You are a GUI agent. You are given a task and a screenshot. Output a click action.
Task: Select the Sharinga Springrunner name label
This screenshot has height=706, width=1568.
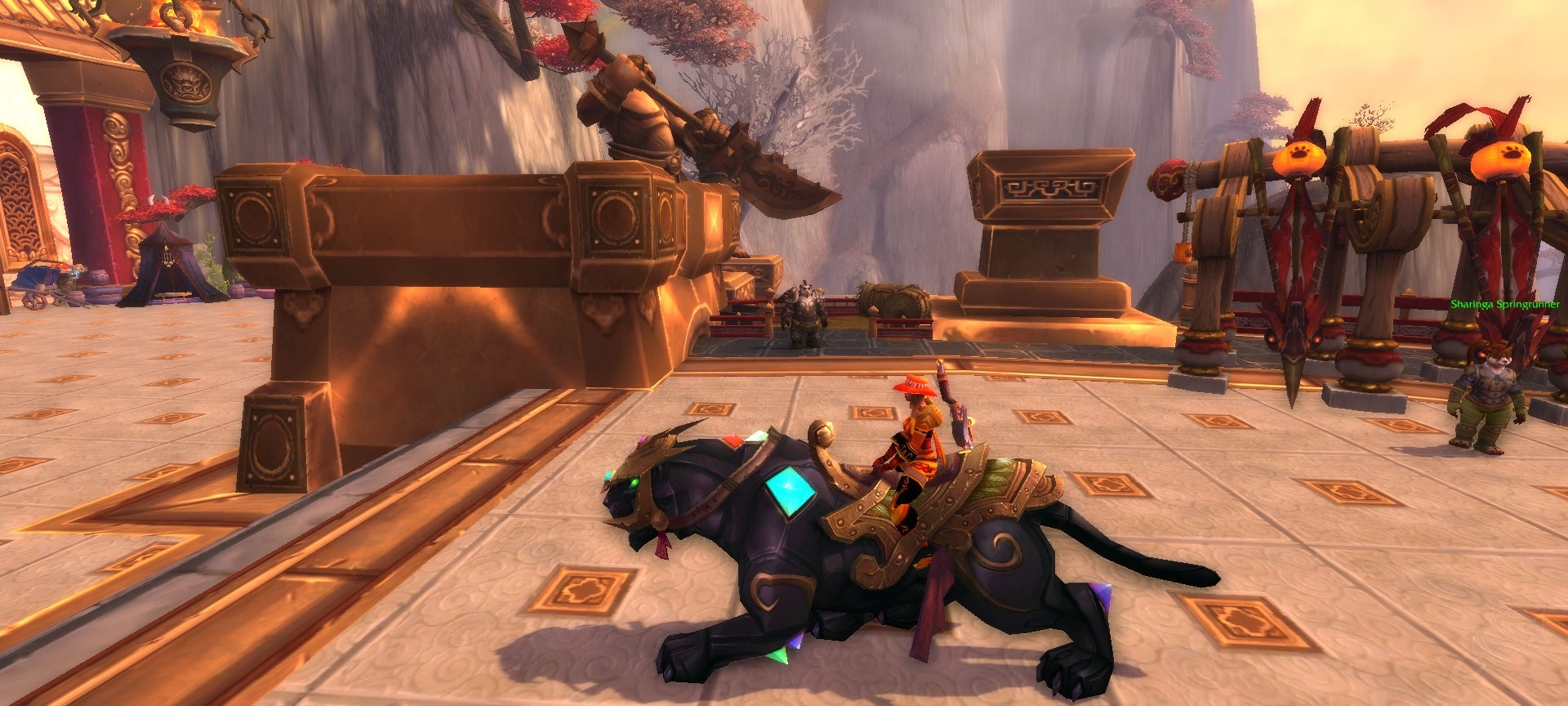point(1504,305)
